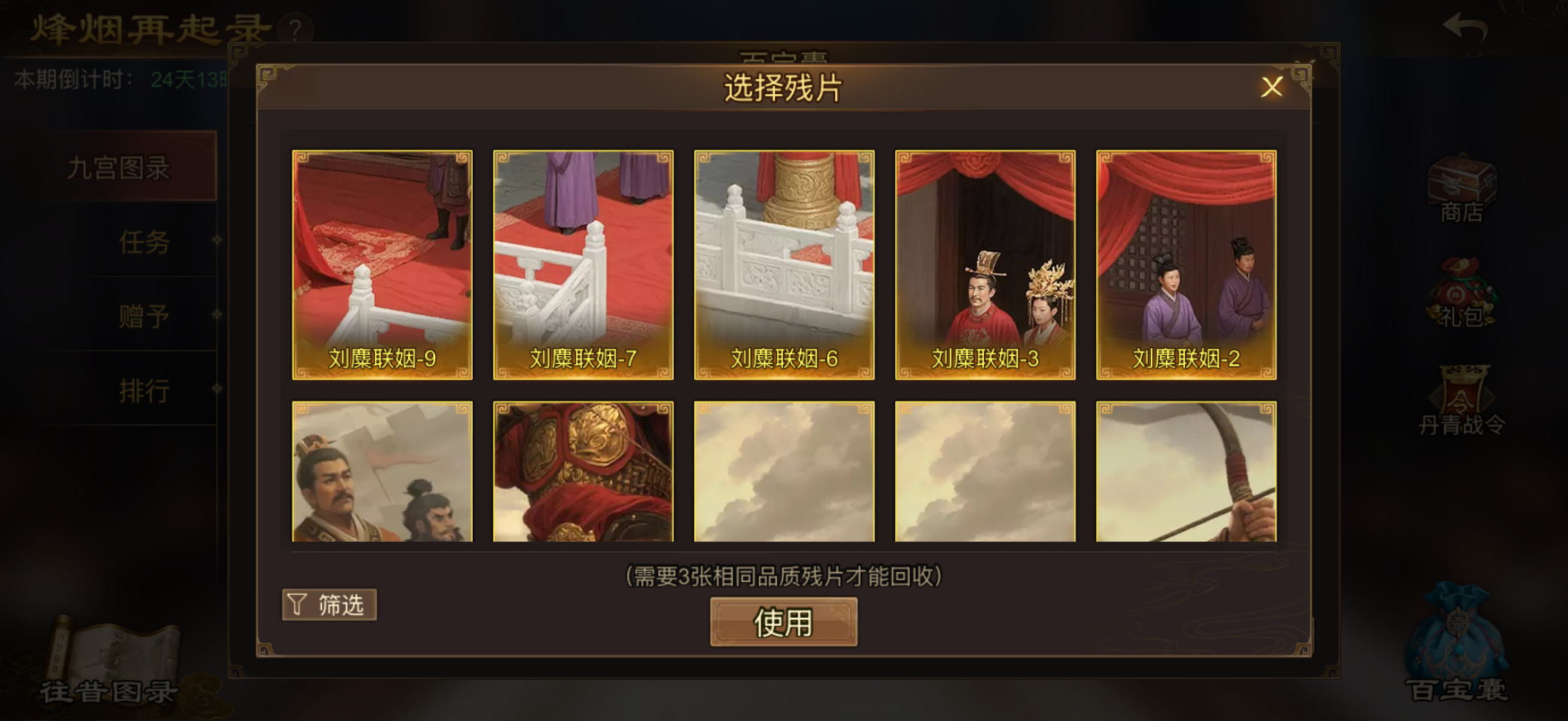Select the 刘麋联姻-9 fragment card
1568x721 pixels.
[382, 265]
